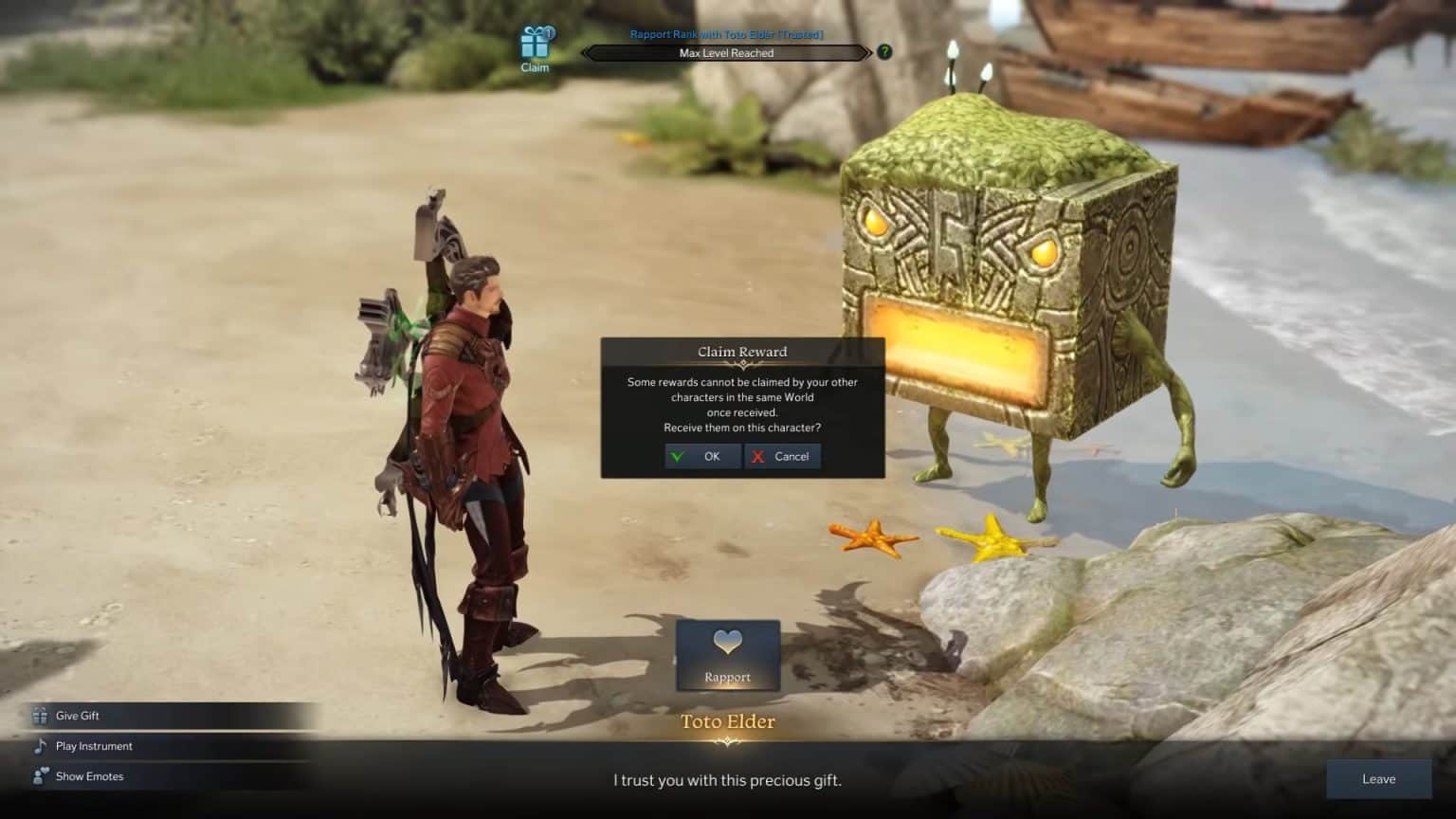Click the Max Level Reached progress bar

pos(726,53)
